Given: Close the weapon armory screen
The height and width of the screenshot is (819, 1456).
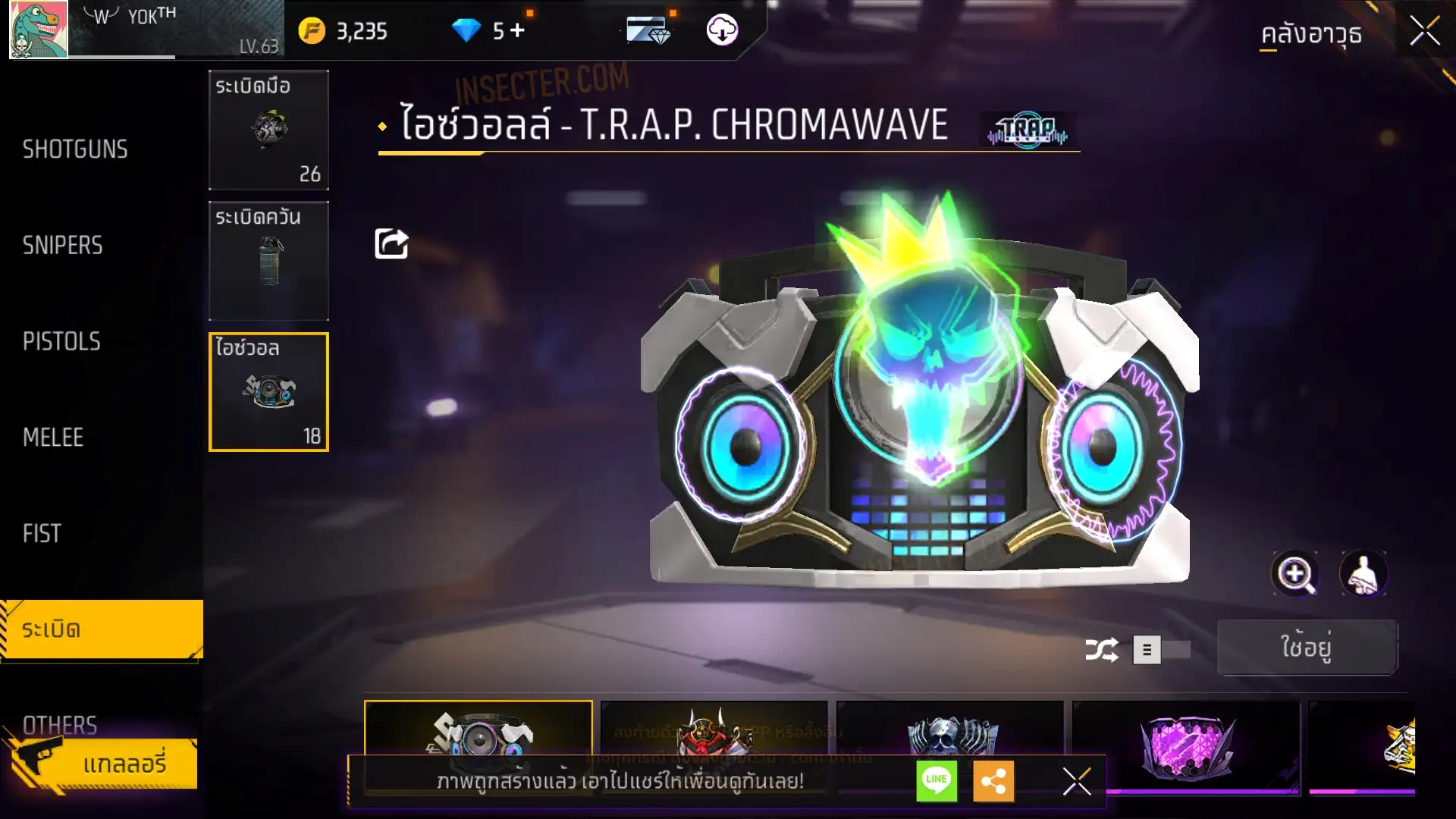Looking at the screenshot, I should (x=1424, y=32).
